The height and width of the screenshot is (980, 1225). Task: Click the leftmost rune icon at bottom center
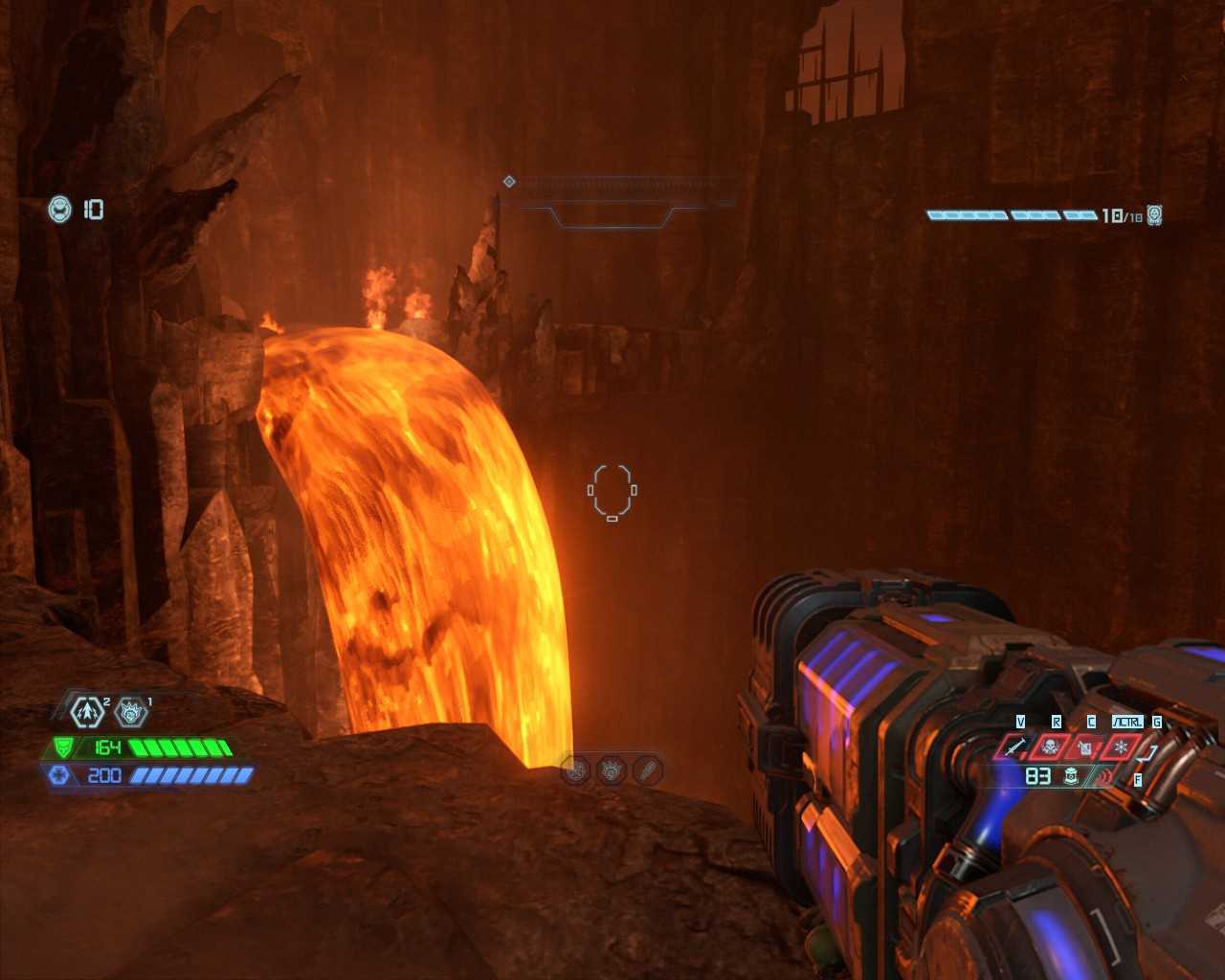[x=576, y=769]
